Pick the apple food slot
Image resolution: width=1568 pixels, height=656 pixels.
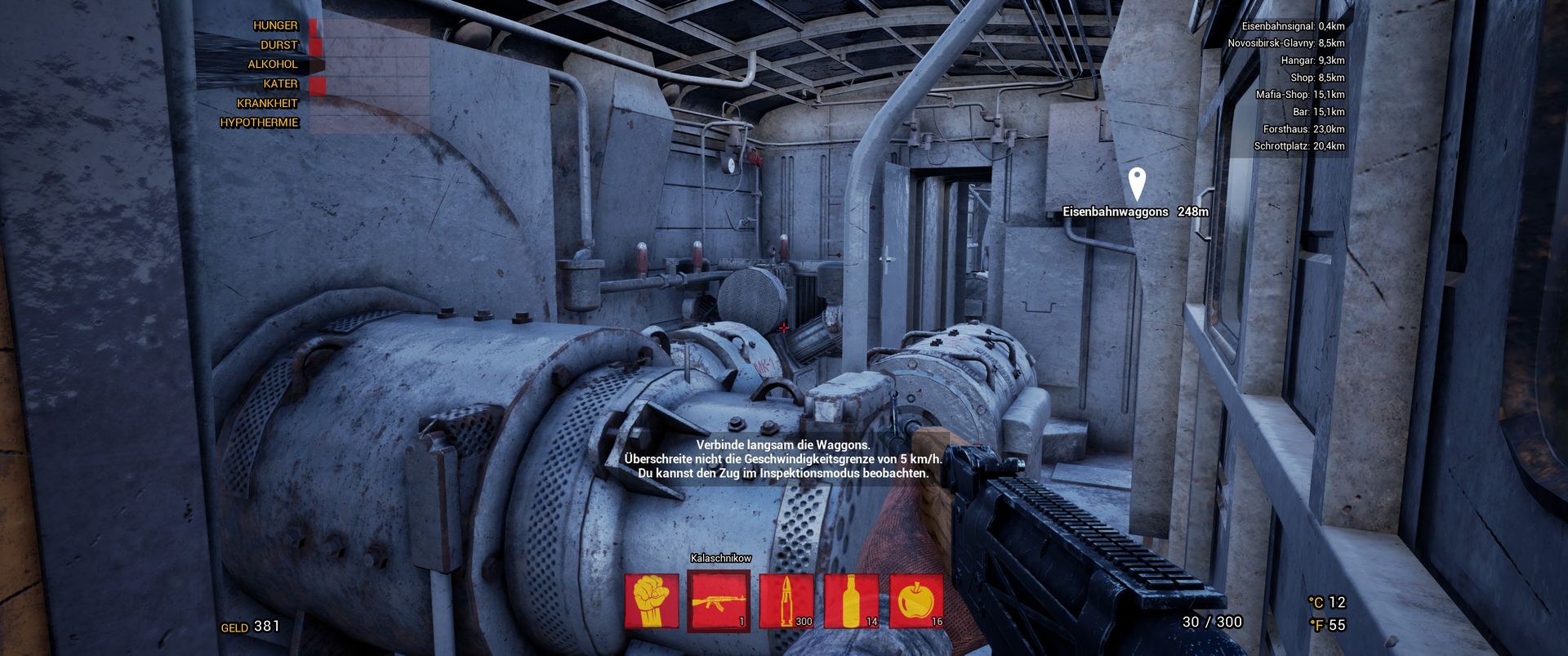(x=916, y=601)
